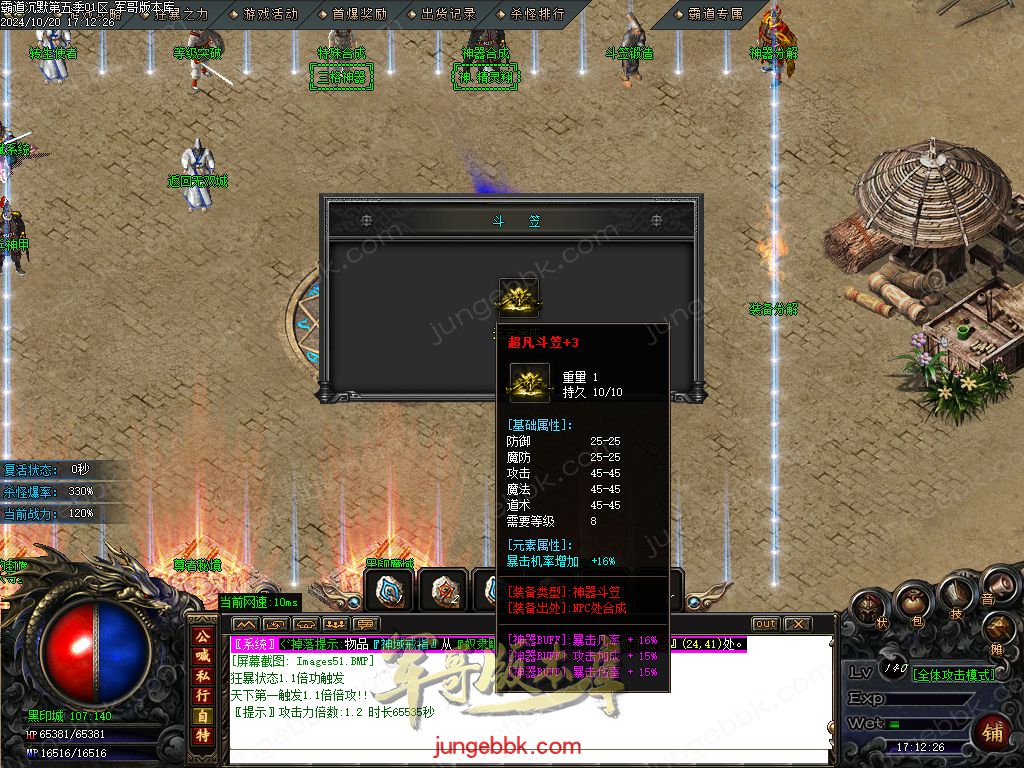1024x768 pixels.
Task: Click the chat panel's out button
Action: (x=765, y=624)
